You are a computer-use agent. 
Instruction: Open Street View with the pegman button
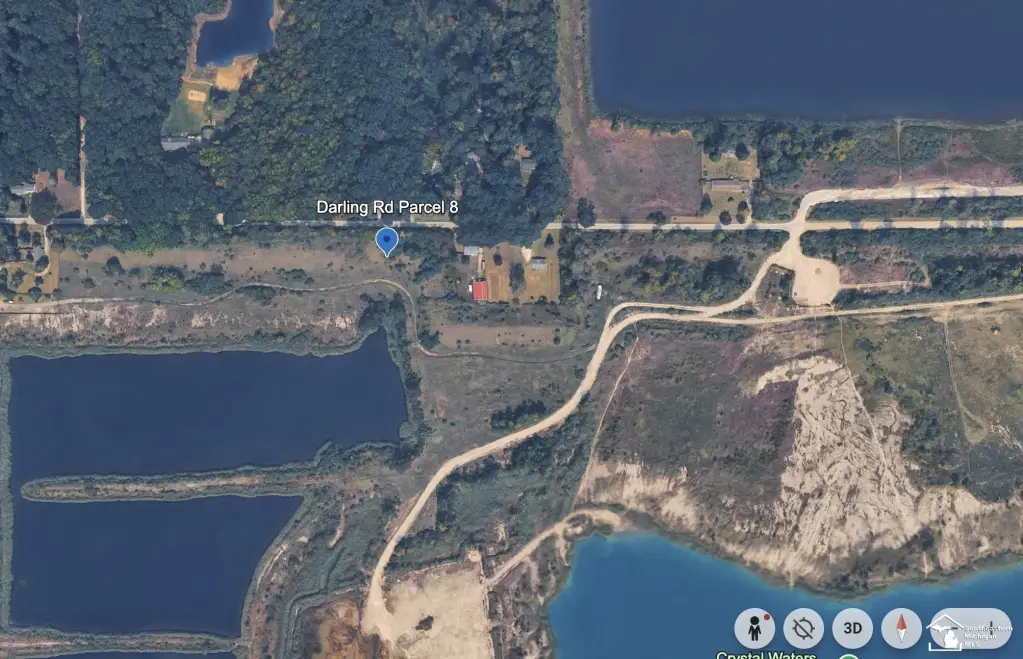point(754,628)
